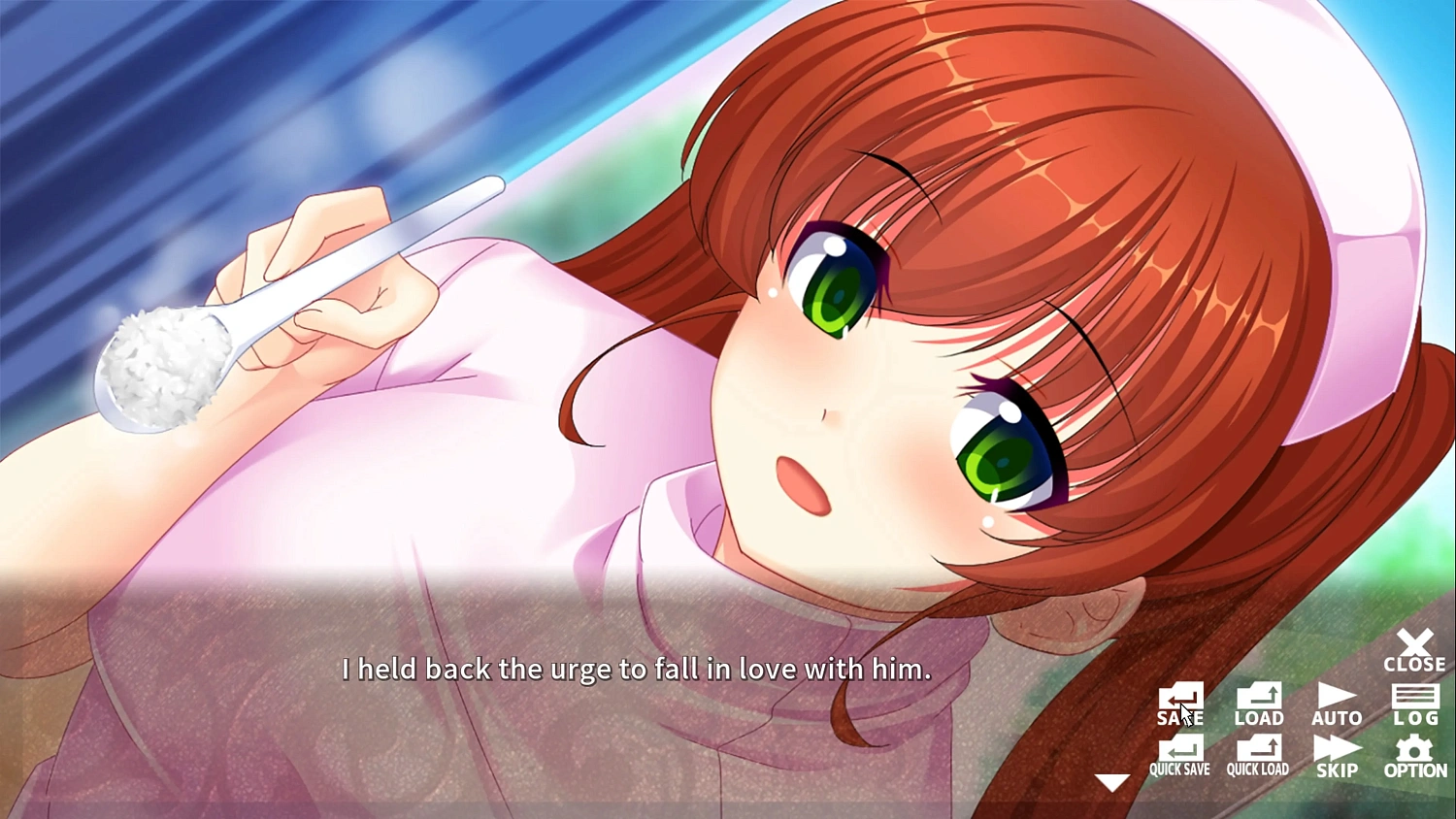1456x819 pixels.
Task: Click the QUICK SAVE label
Action: coord(1179,769)
